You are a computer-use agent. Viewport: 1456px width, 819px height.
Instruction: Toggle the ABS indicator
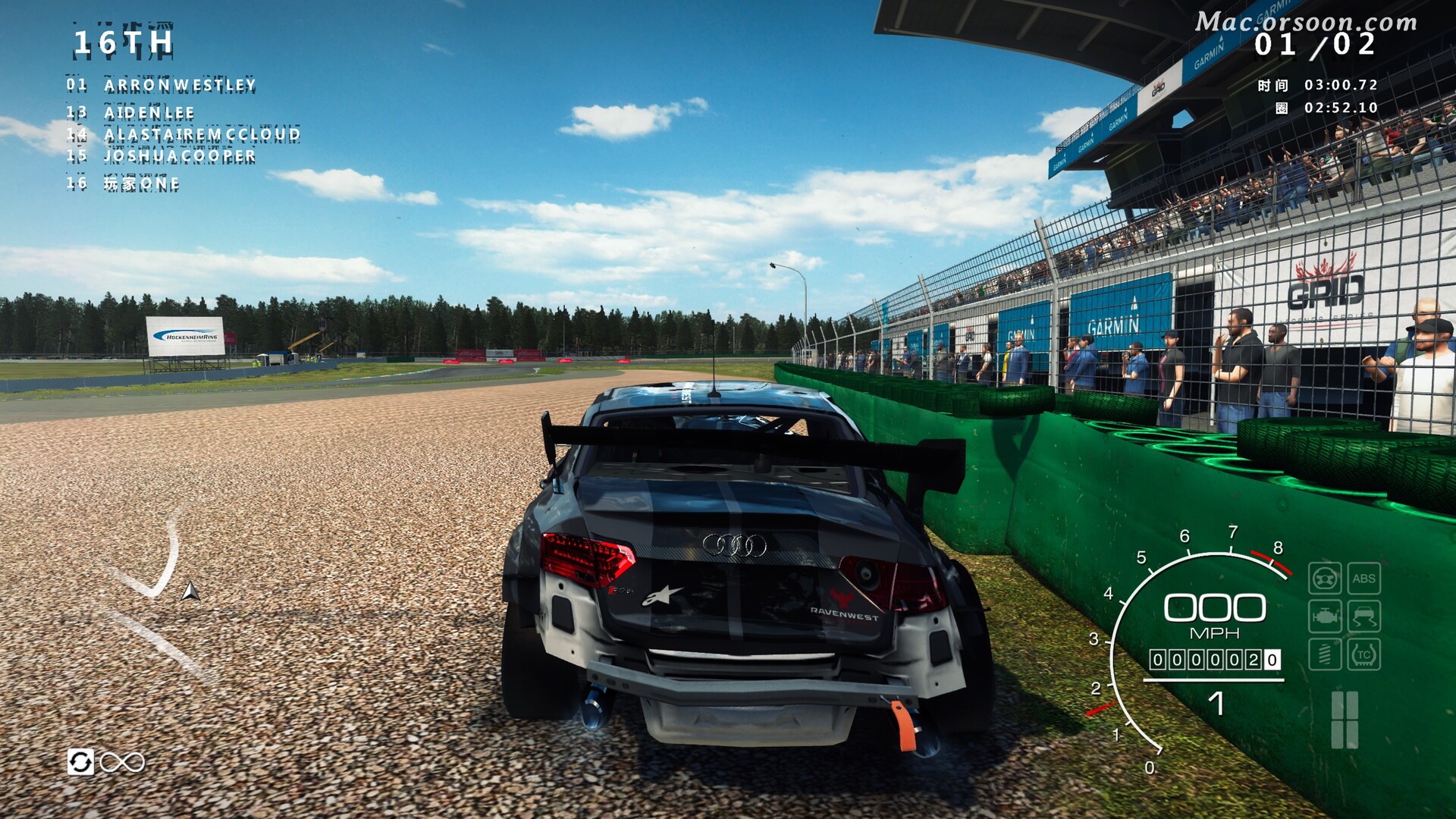[x=1365, y=579]
